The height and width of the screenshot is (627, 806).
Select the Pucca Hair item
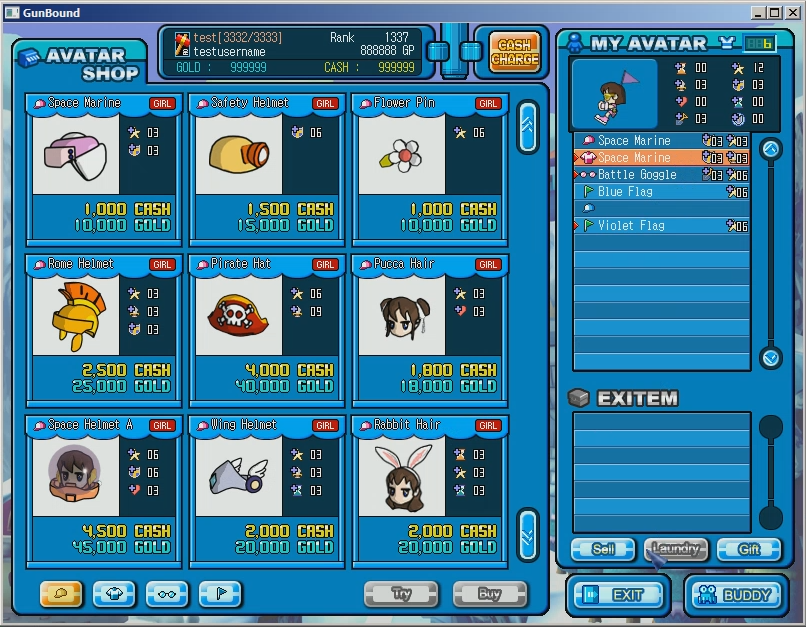pos(429,331)
